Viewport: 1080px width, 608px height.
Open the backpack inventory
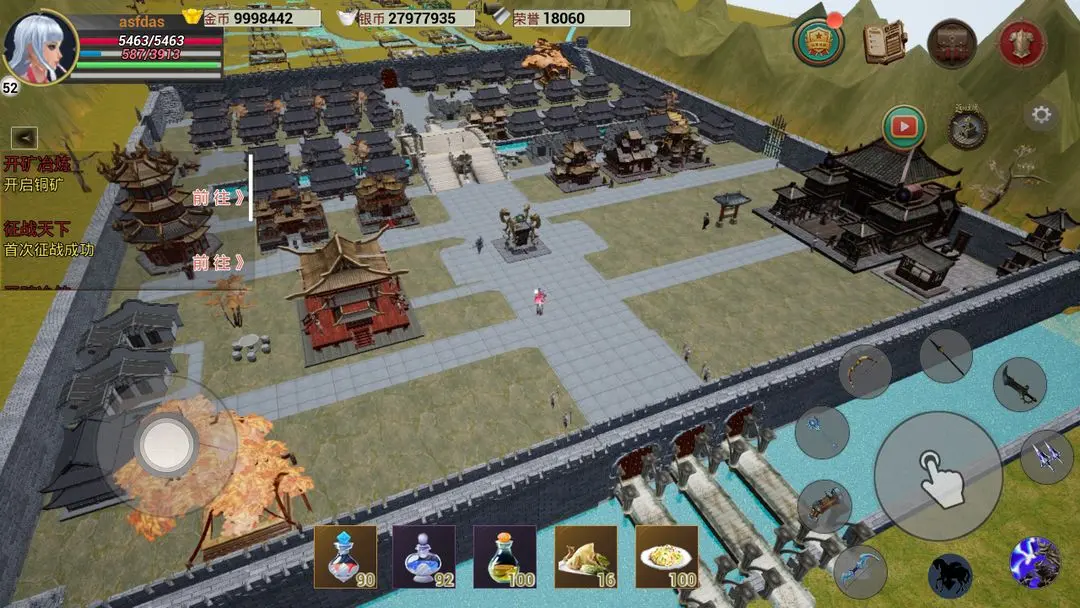tap(951, 42)
